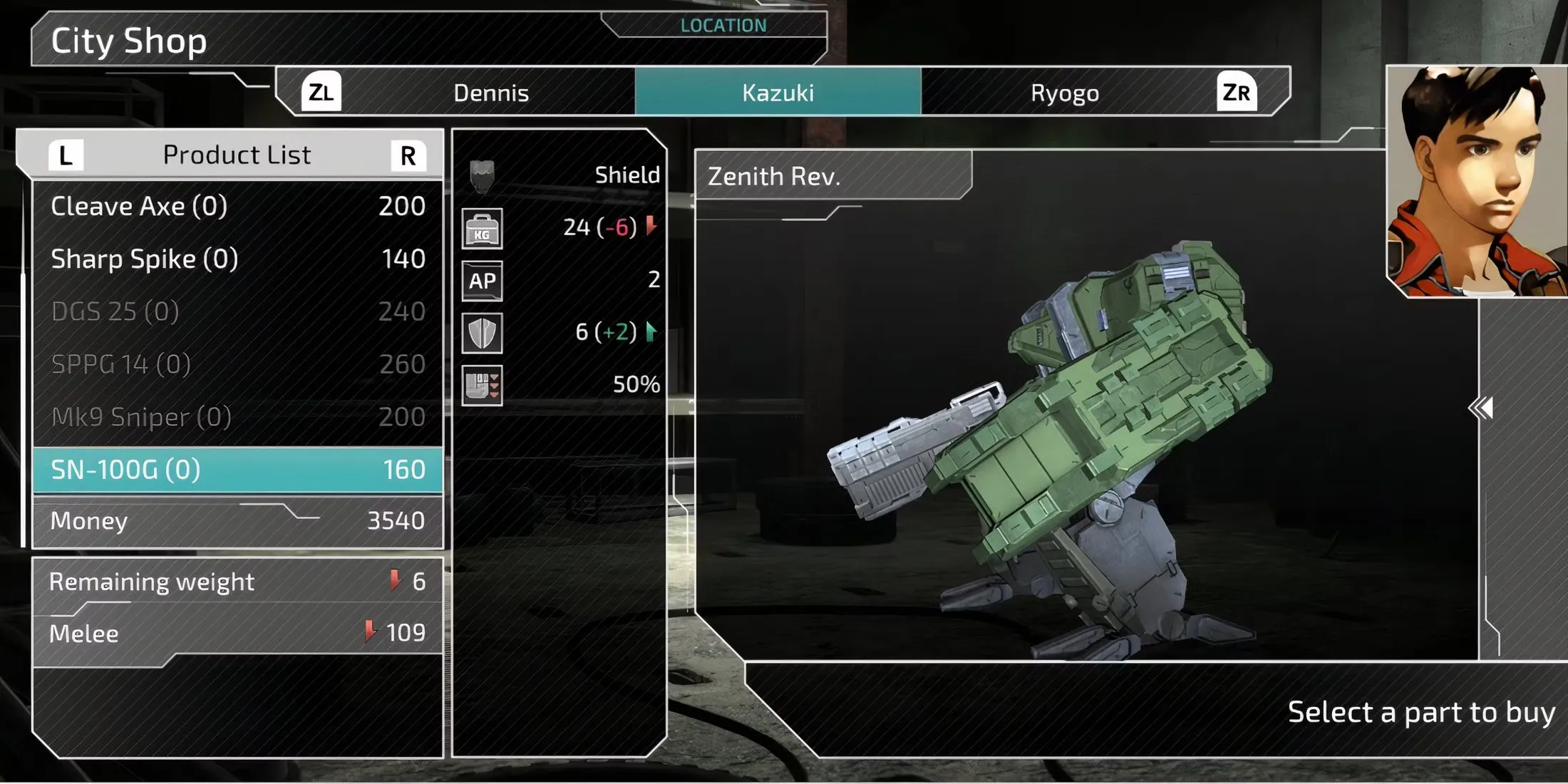Screen dimensions: 1568x784
Task: Buy the highlighted SN-100G shield
Action: pos(237,470)
